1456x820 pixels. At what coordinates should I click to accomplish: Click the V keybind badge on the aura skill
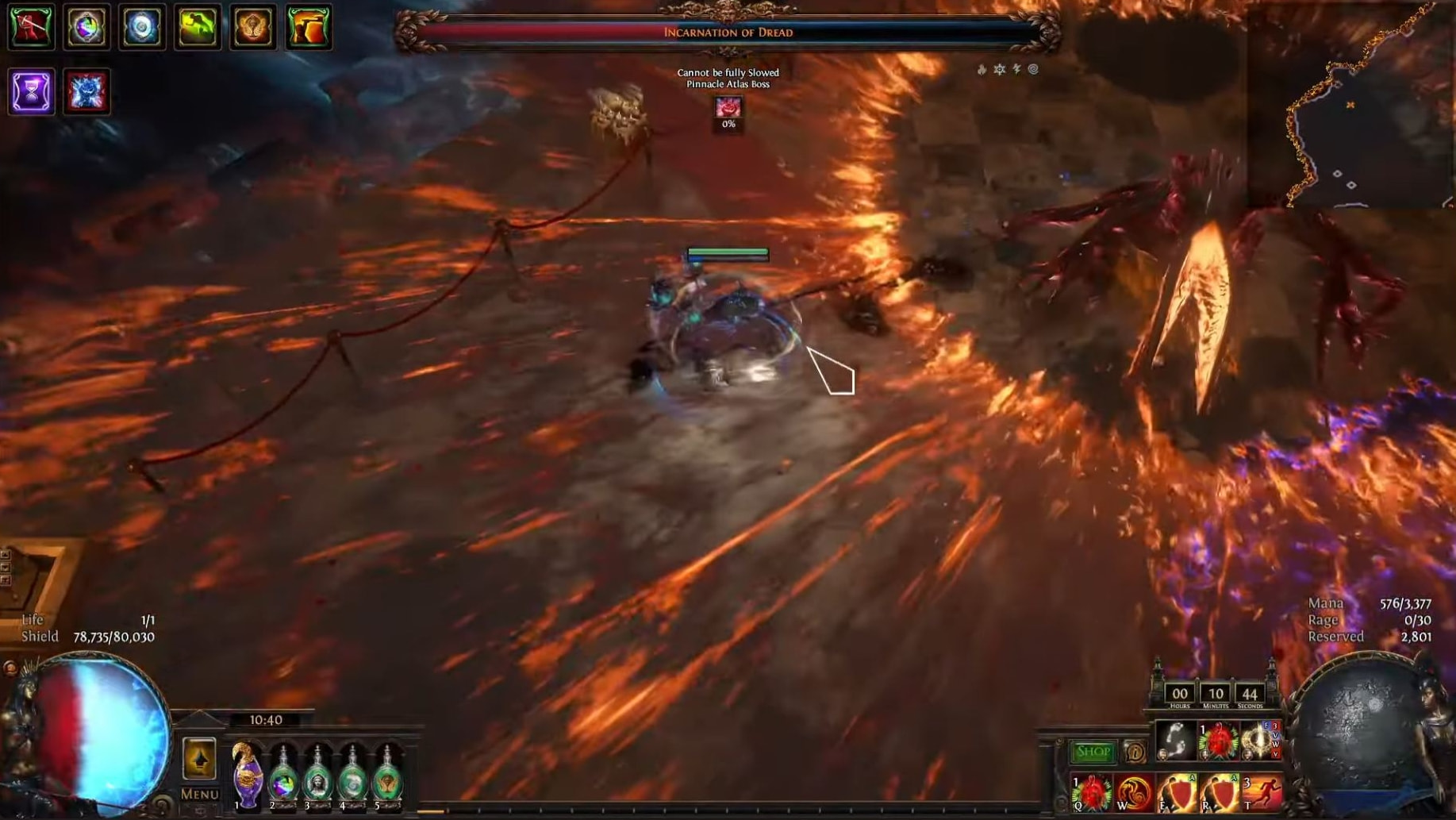pos(1276,735)
